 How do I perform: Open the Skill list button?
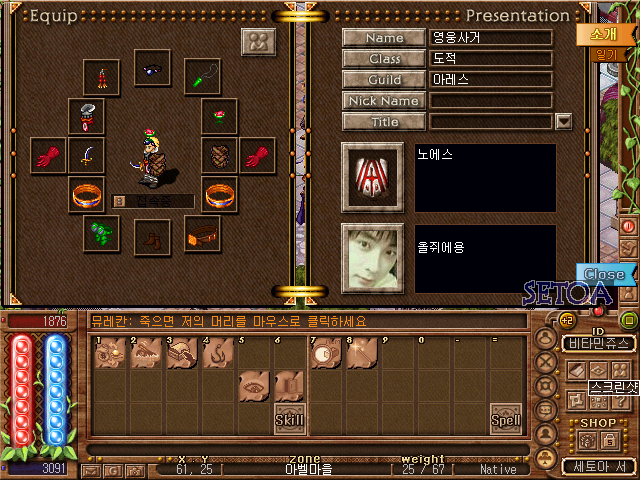click(x=290, y=419)
